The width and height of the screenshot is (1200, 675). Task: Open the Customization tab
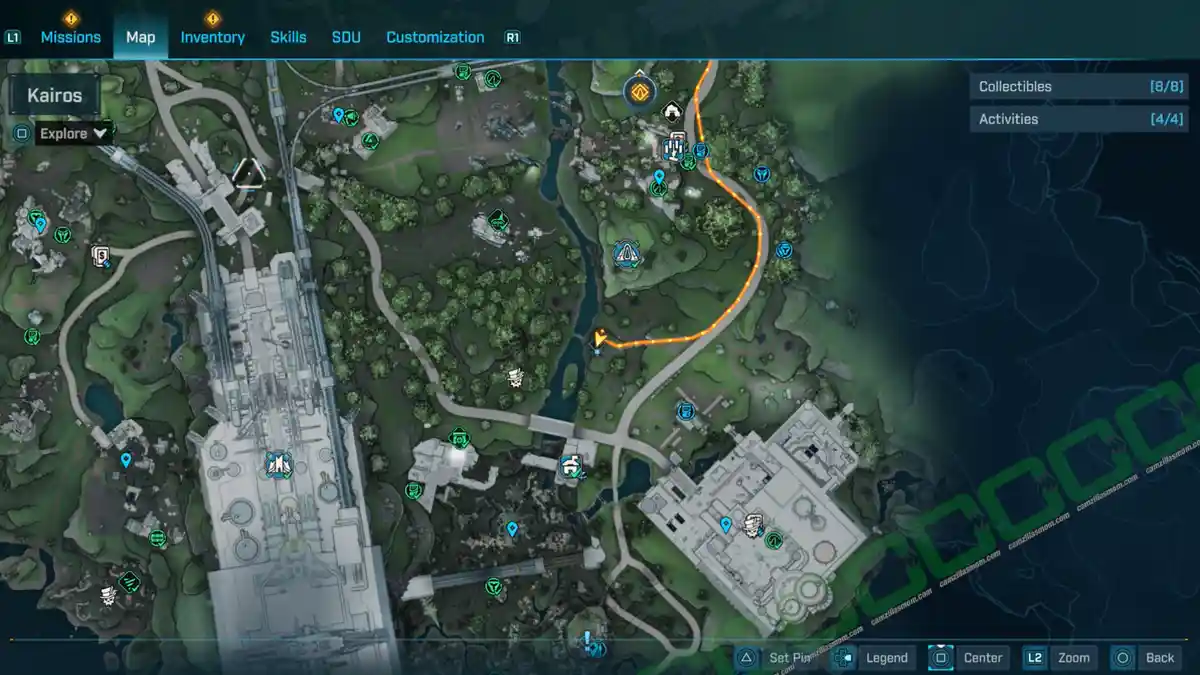435,37
